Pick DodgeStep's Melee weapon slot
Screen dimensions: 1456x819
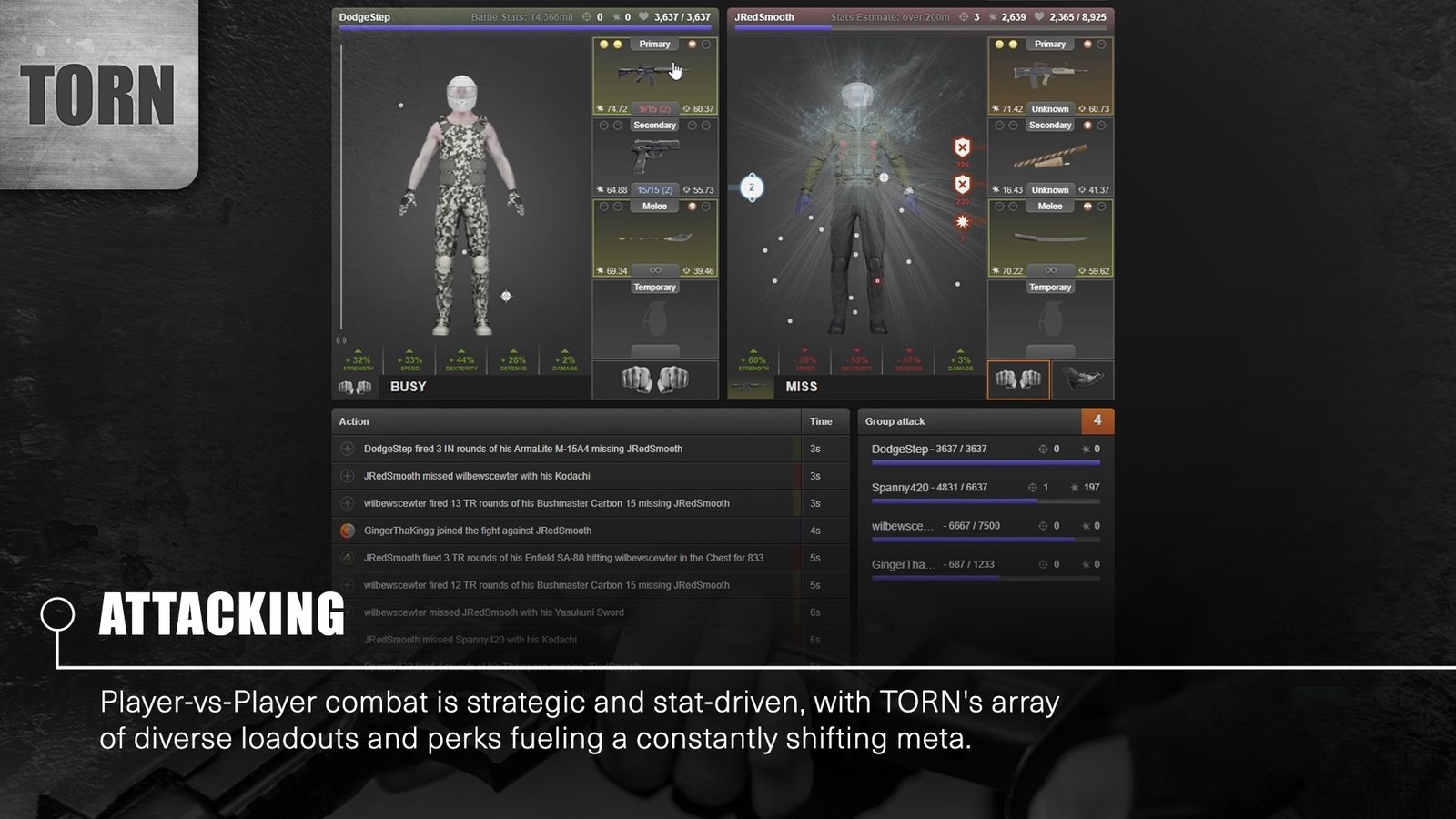tap(654, 238)
